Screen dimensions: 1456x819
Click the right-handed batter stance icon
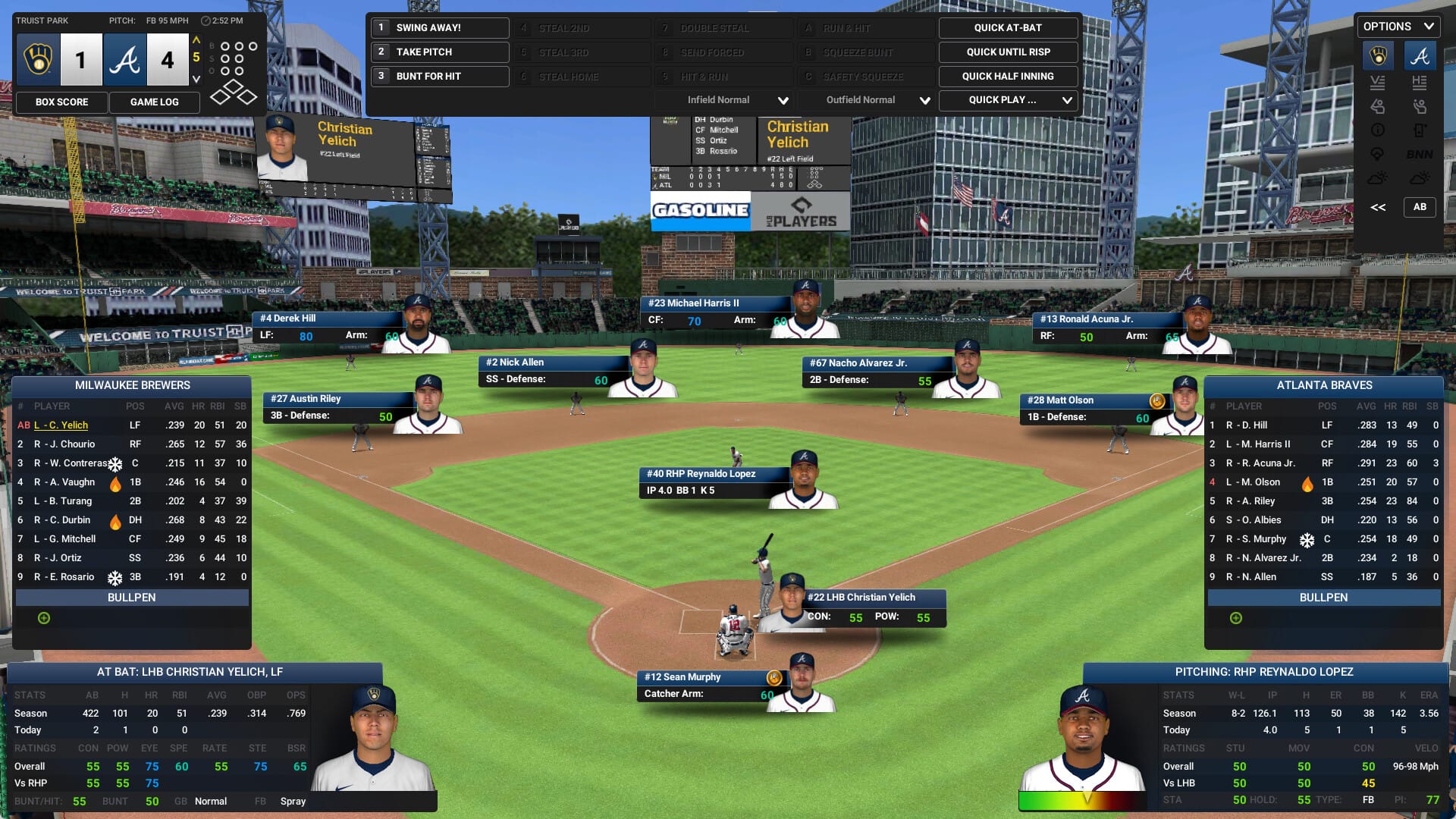pos(1420,106)
